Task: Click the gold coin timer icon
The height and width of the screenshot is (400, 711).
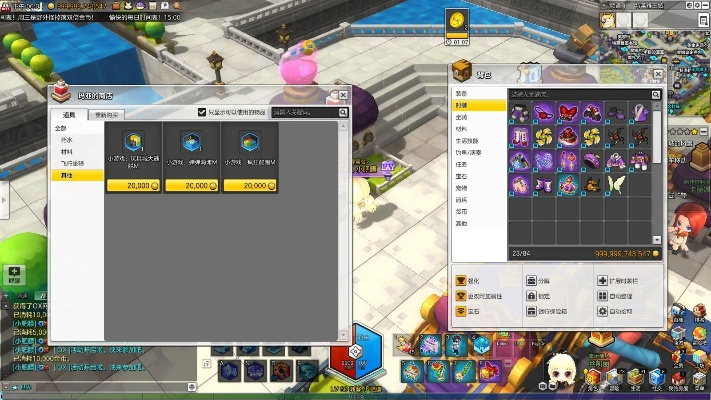Action: click(458, 26)
